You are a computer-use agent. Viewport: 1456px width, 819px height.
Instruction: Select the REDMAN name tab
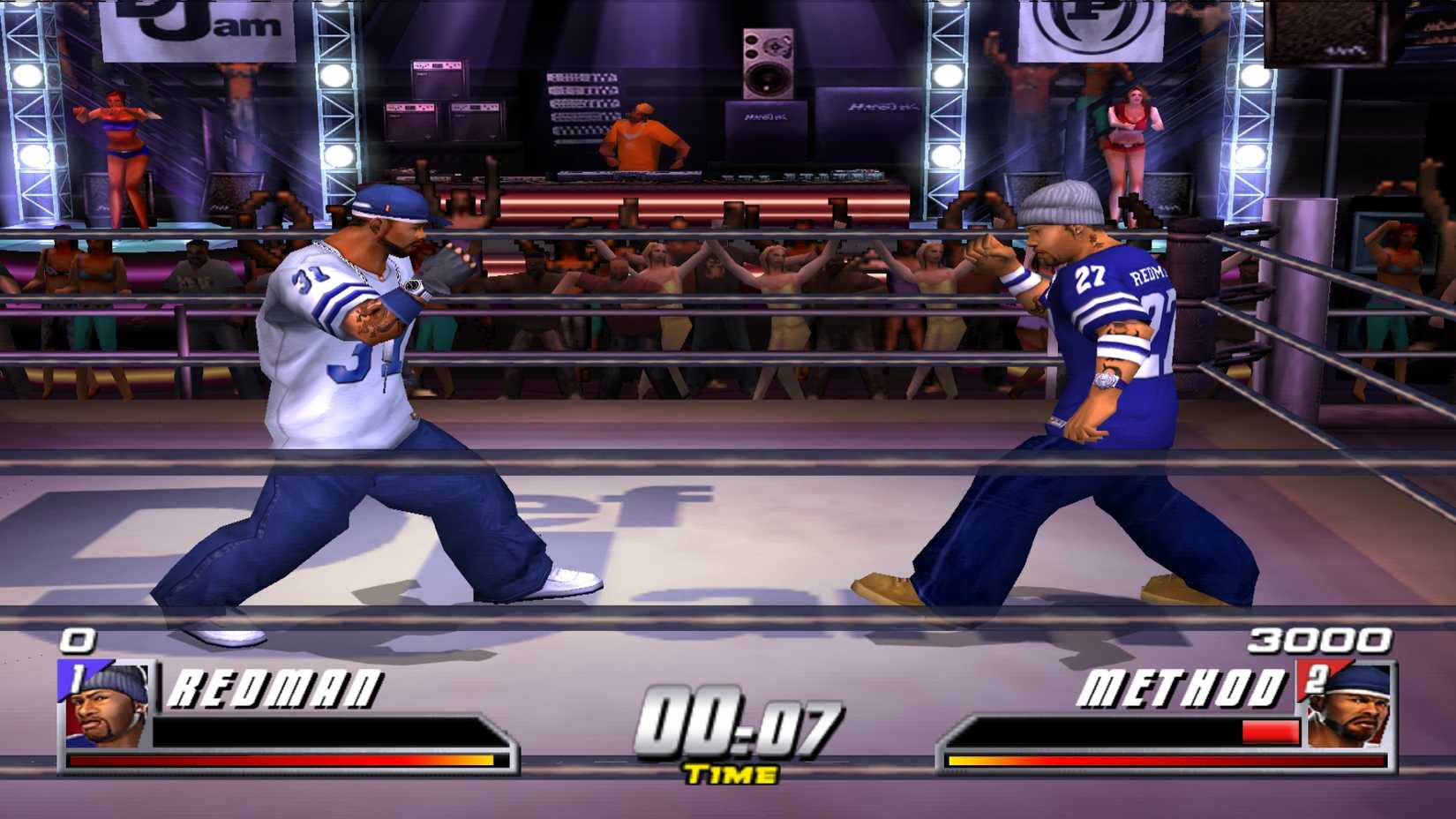(x=278, y=689)
